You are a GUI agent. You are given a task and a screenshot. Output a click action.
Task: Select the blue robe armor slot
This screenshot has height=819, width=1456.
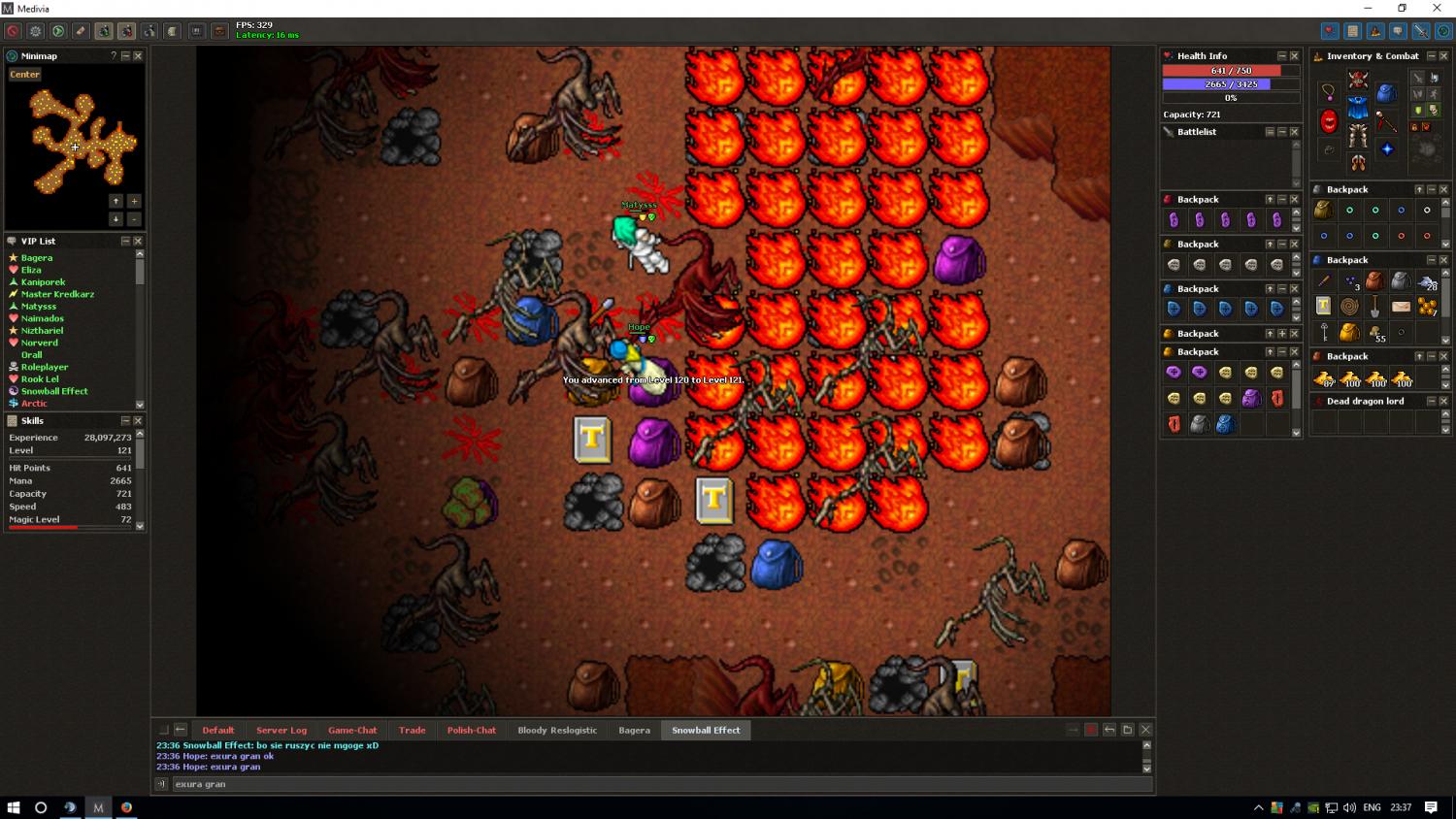(1358, 107)
